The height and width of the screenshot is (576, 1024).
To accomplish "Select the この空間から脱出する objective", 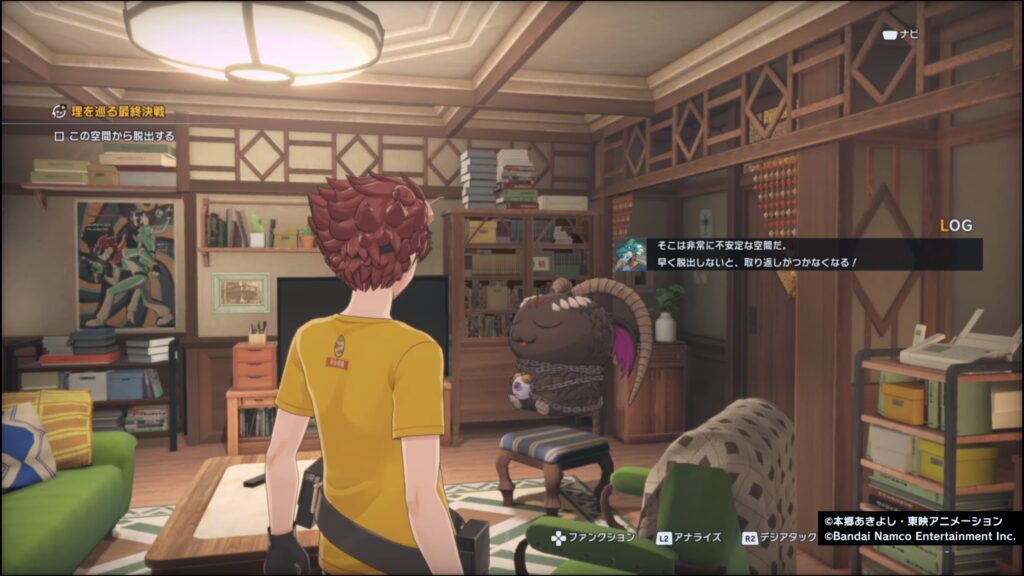I will tap(115, 136).
